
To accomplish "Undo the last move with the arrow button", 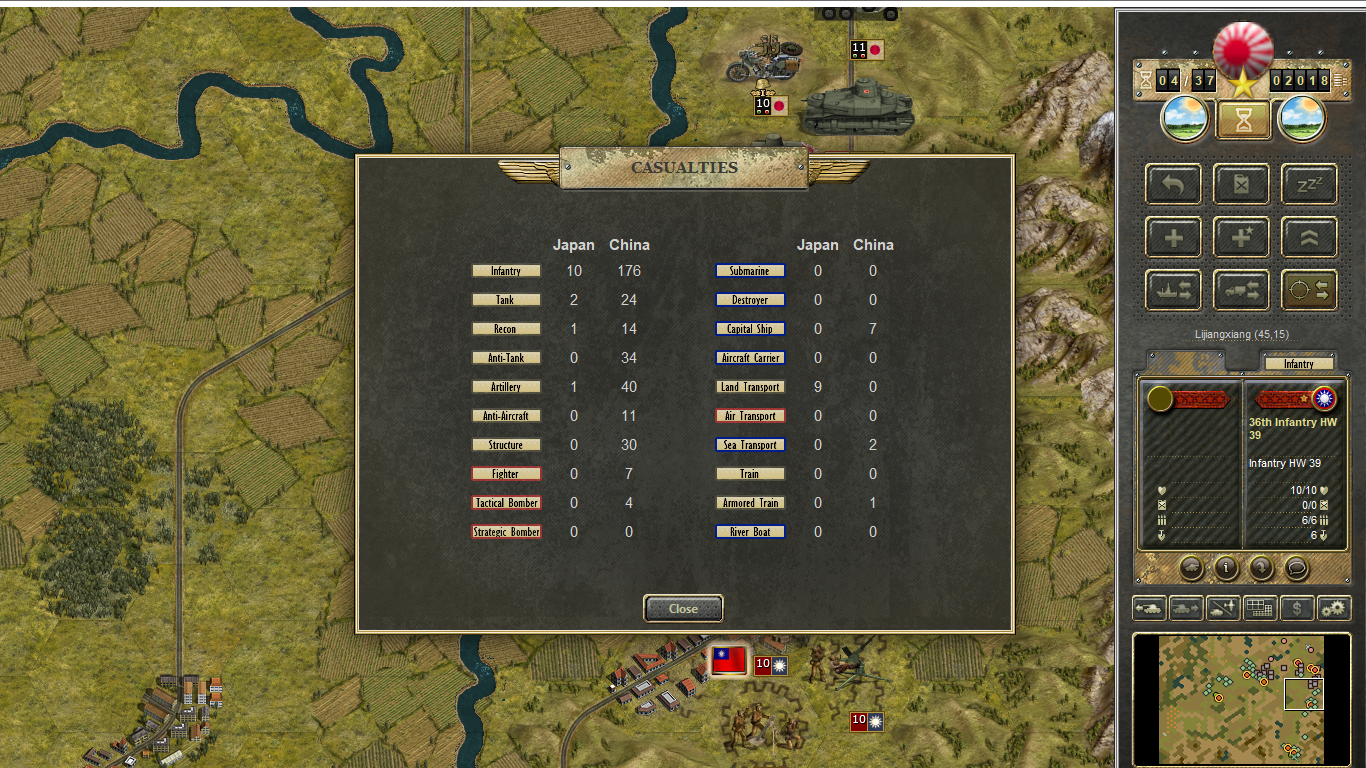I will (1174, 185).
